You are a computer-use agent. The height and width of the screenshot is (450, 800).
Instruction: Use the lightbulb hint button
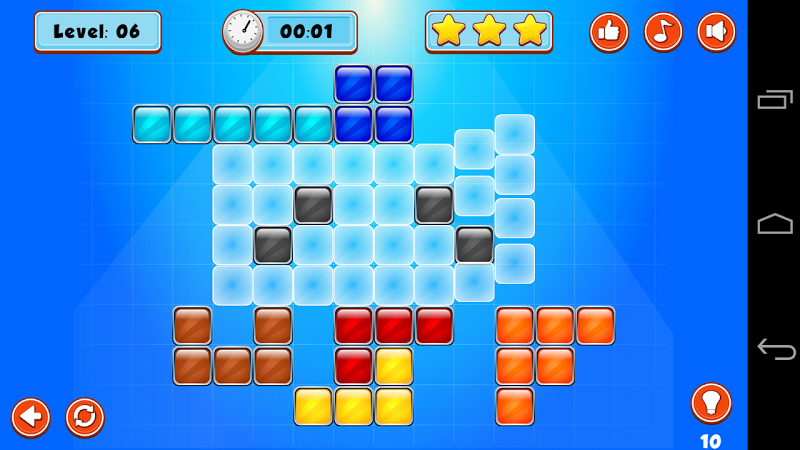point(711,403)
